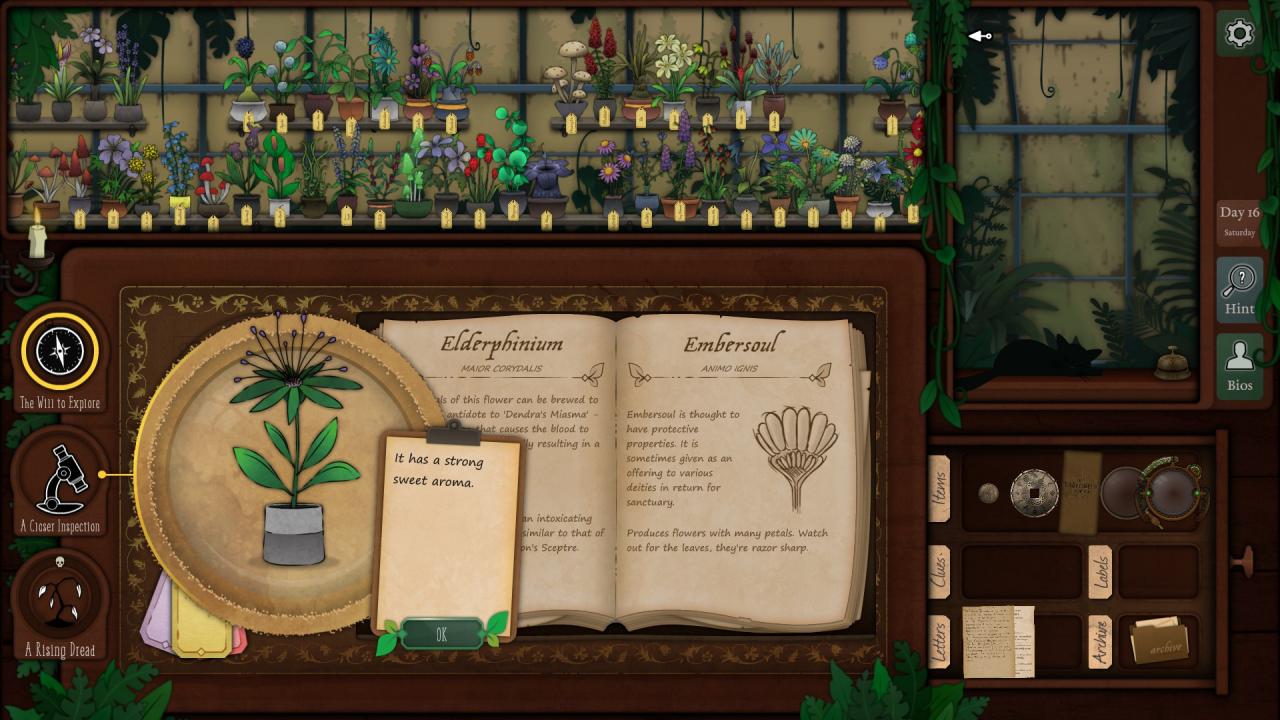This screenshot has width=1280, height=720.
Task: Select the small round stone item
Action: [988, 493]
